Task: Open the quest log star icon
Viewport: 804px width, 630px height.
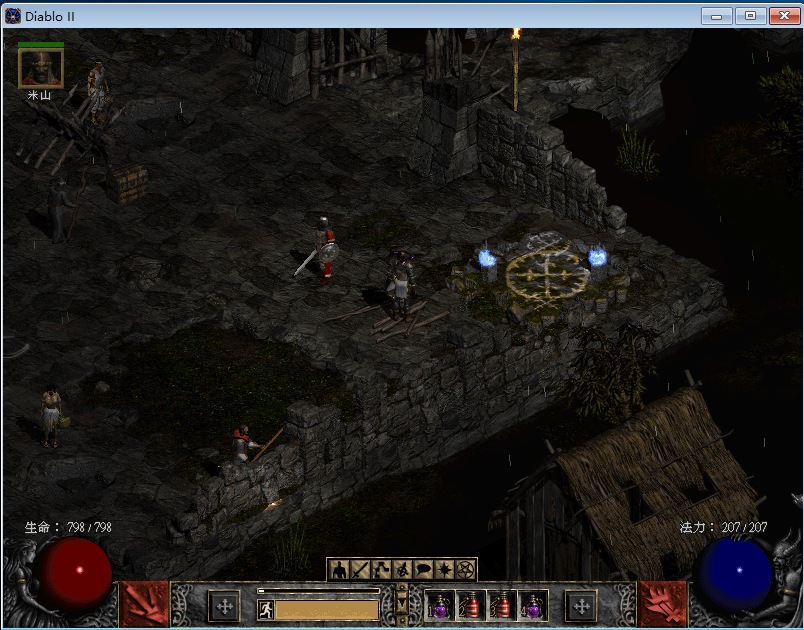Action: tap(444, 570)
